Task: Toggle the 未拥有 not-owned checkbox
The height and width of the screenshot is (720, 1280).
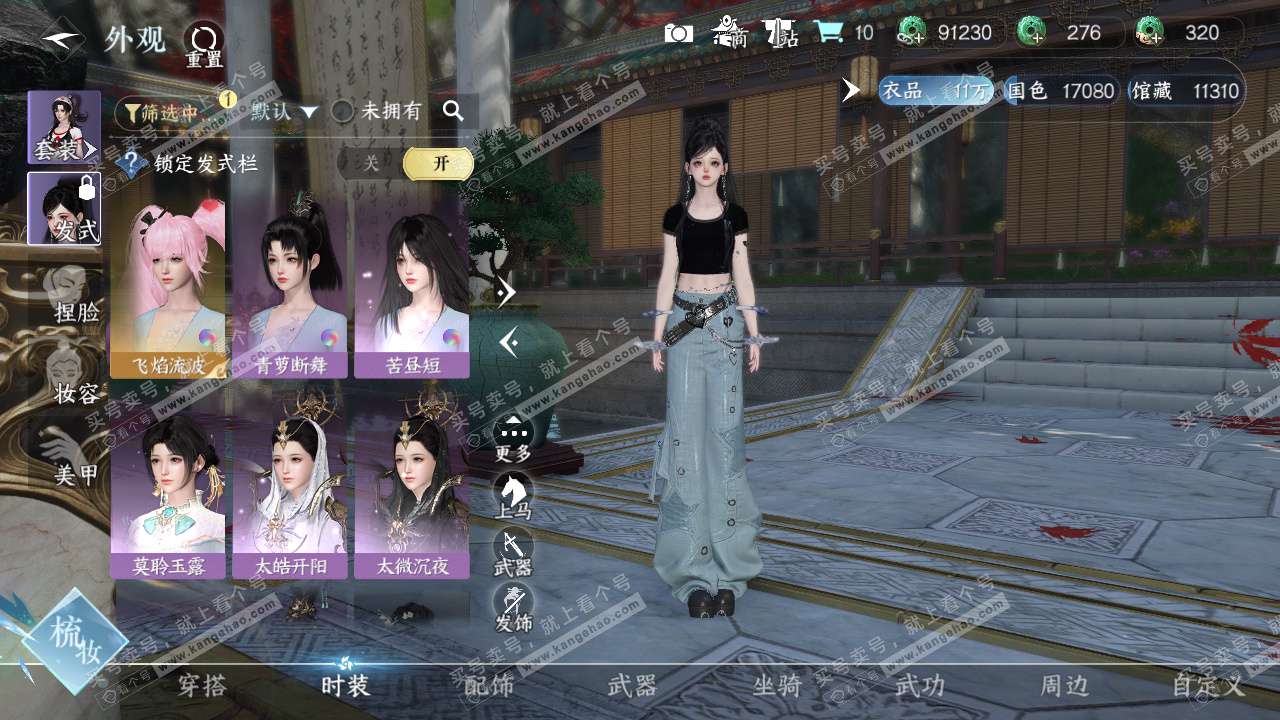Action: coord(342,112)
